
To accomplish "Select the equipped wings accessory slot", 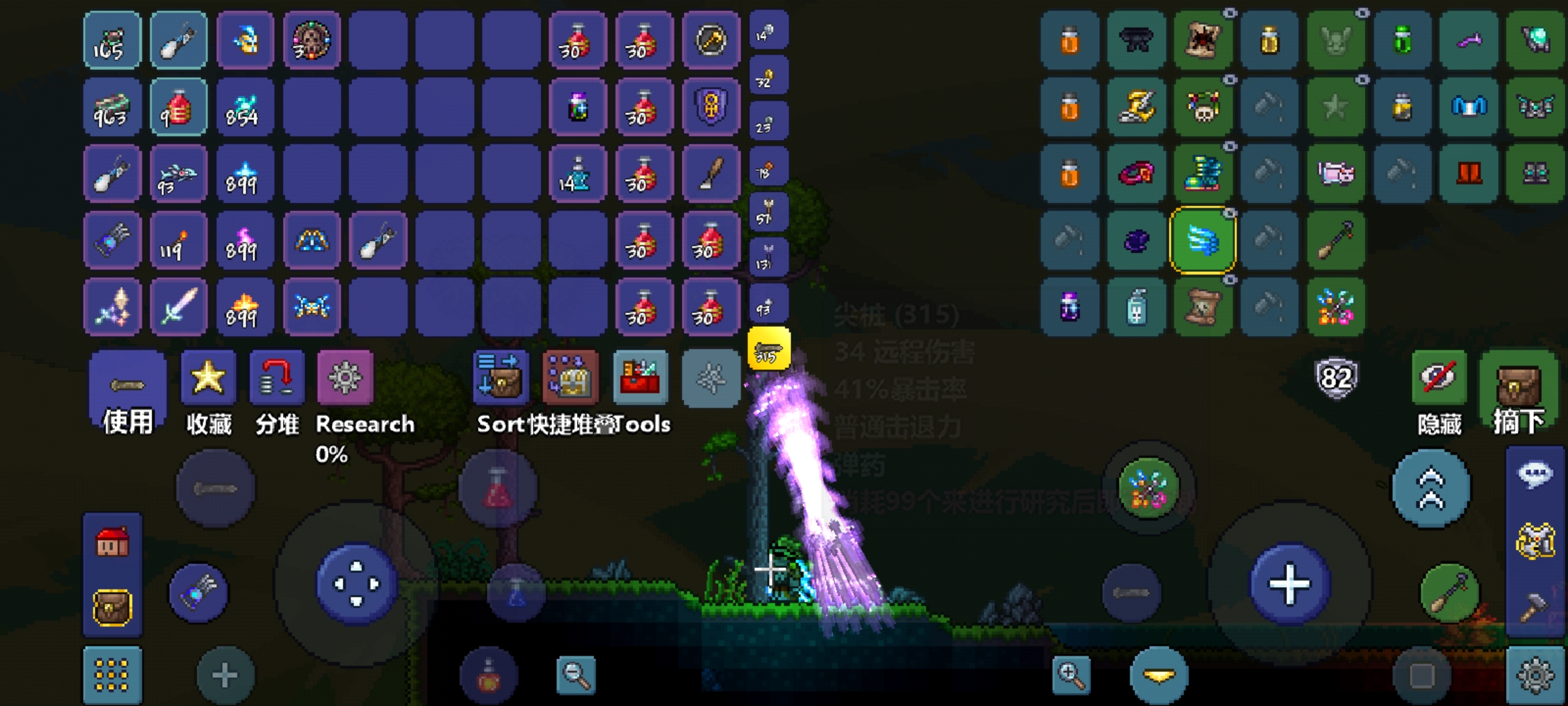I will (1203, 240).
